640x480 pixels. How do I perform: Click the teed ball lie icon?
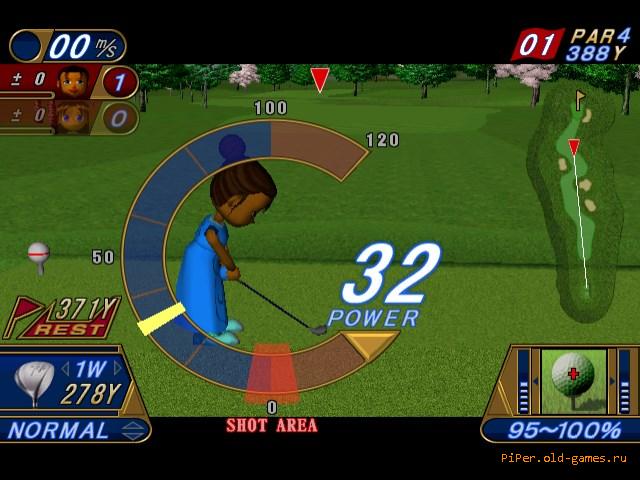pos(39,256)
